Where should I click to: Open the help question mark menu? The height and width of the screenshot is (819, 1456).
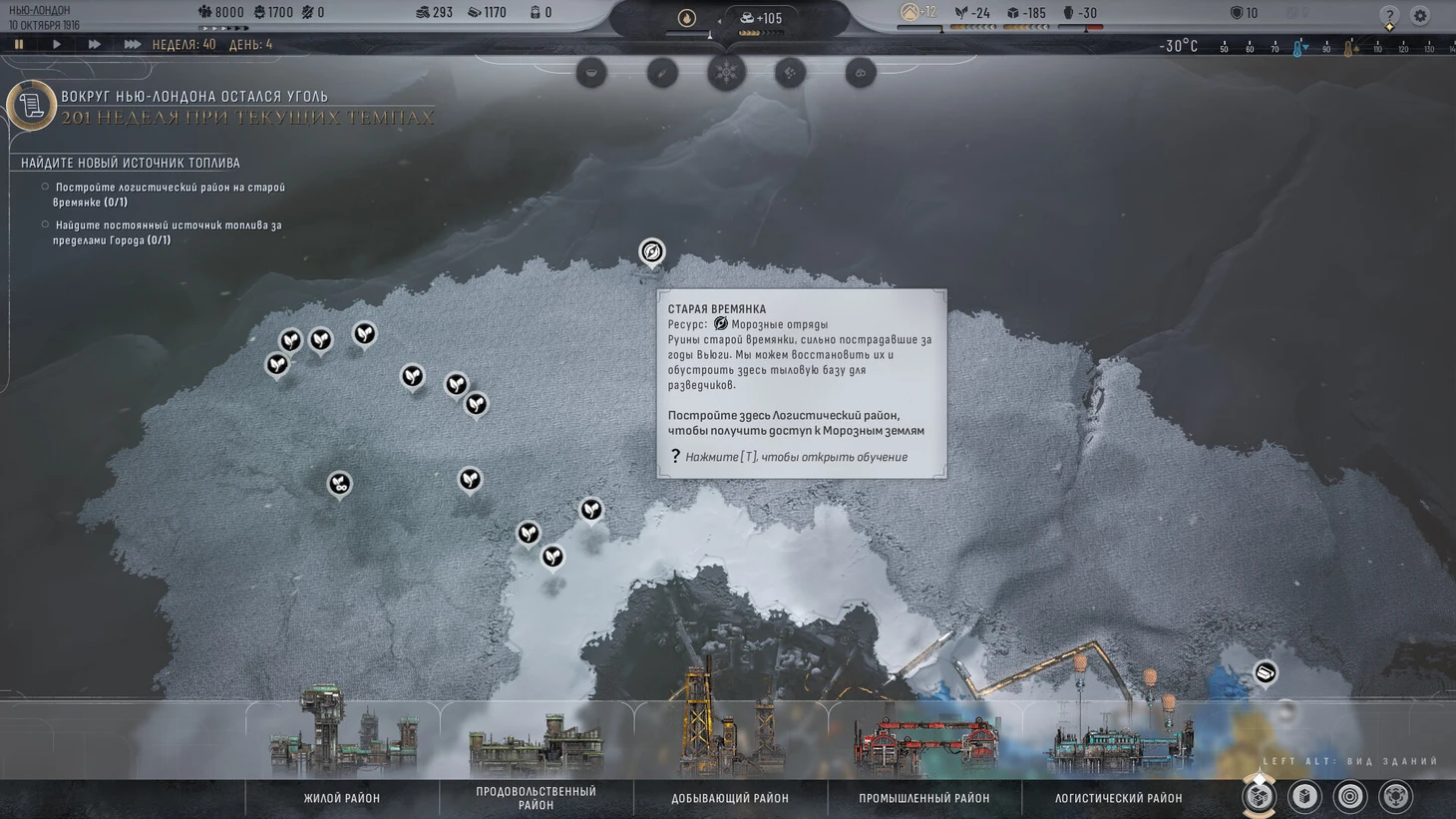pyautogui.click(x=1389, y=15)
